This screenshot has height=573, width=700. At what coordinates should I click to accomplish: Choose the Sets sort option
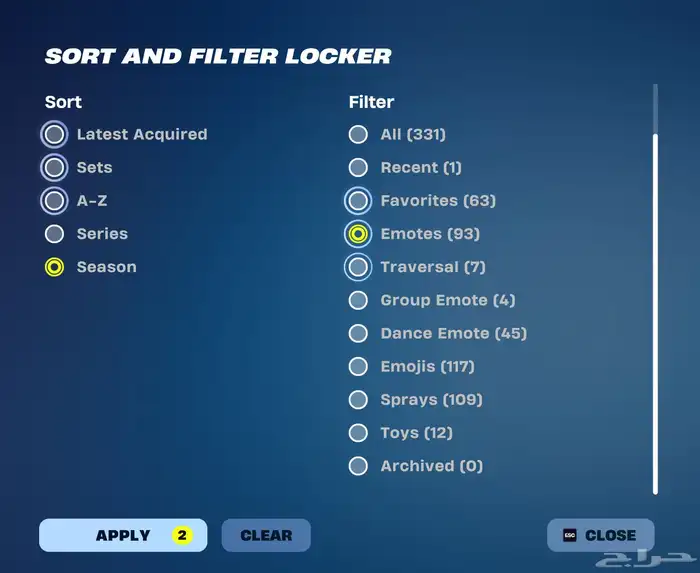(55, 167)
